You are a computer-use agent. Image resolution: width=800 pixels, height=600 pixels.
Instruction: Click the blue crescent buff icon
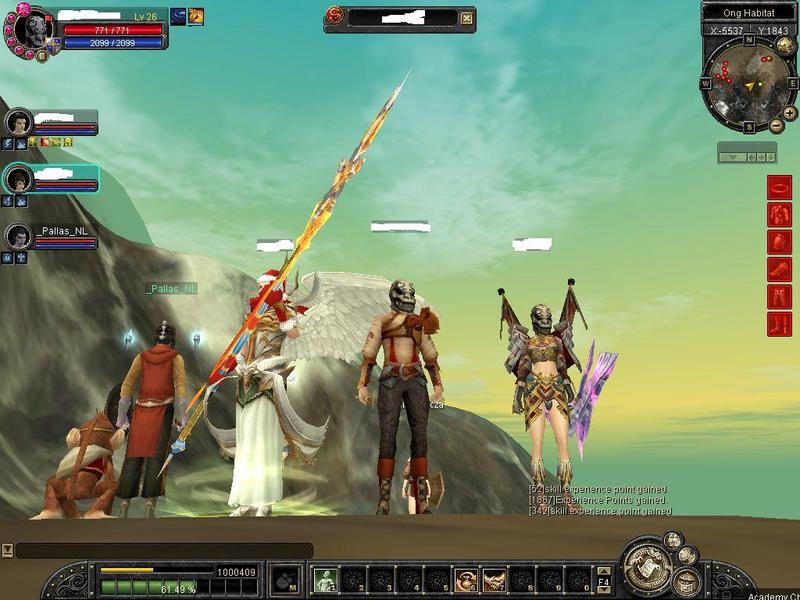[178, 15]
